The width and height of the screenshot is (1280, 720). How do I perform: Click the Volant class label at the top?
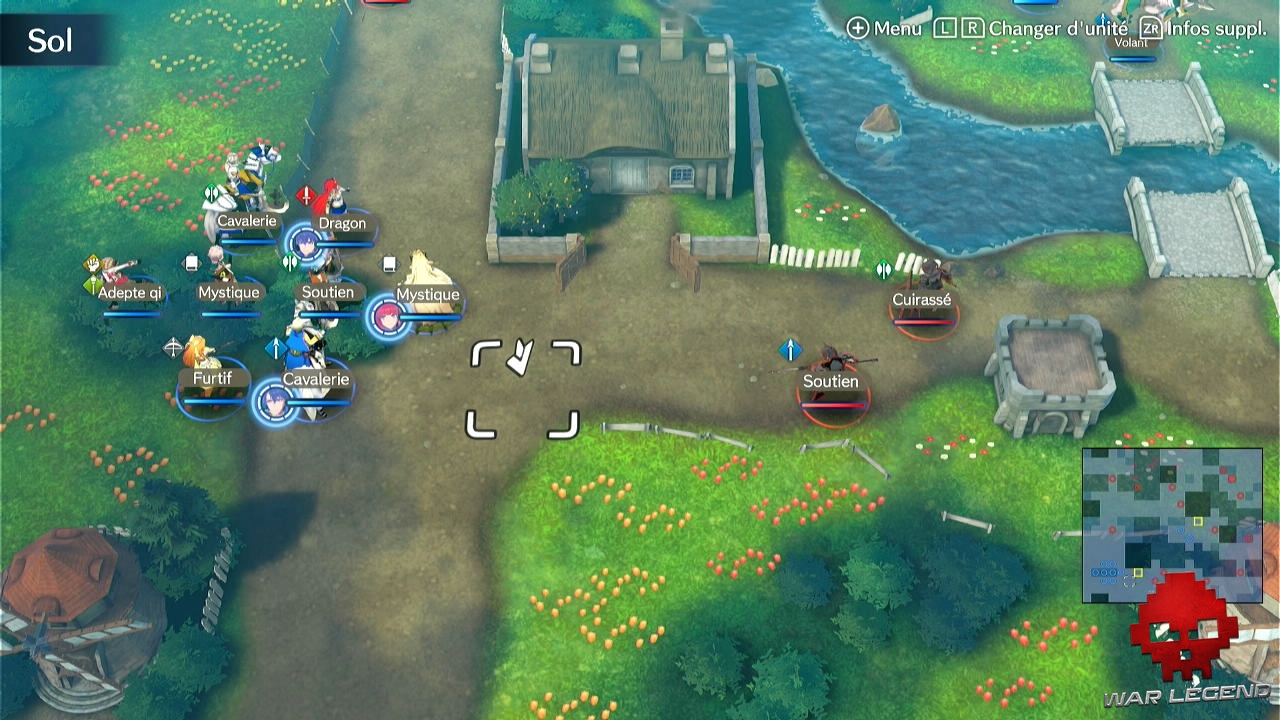[1129, 43]
